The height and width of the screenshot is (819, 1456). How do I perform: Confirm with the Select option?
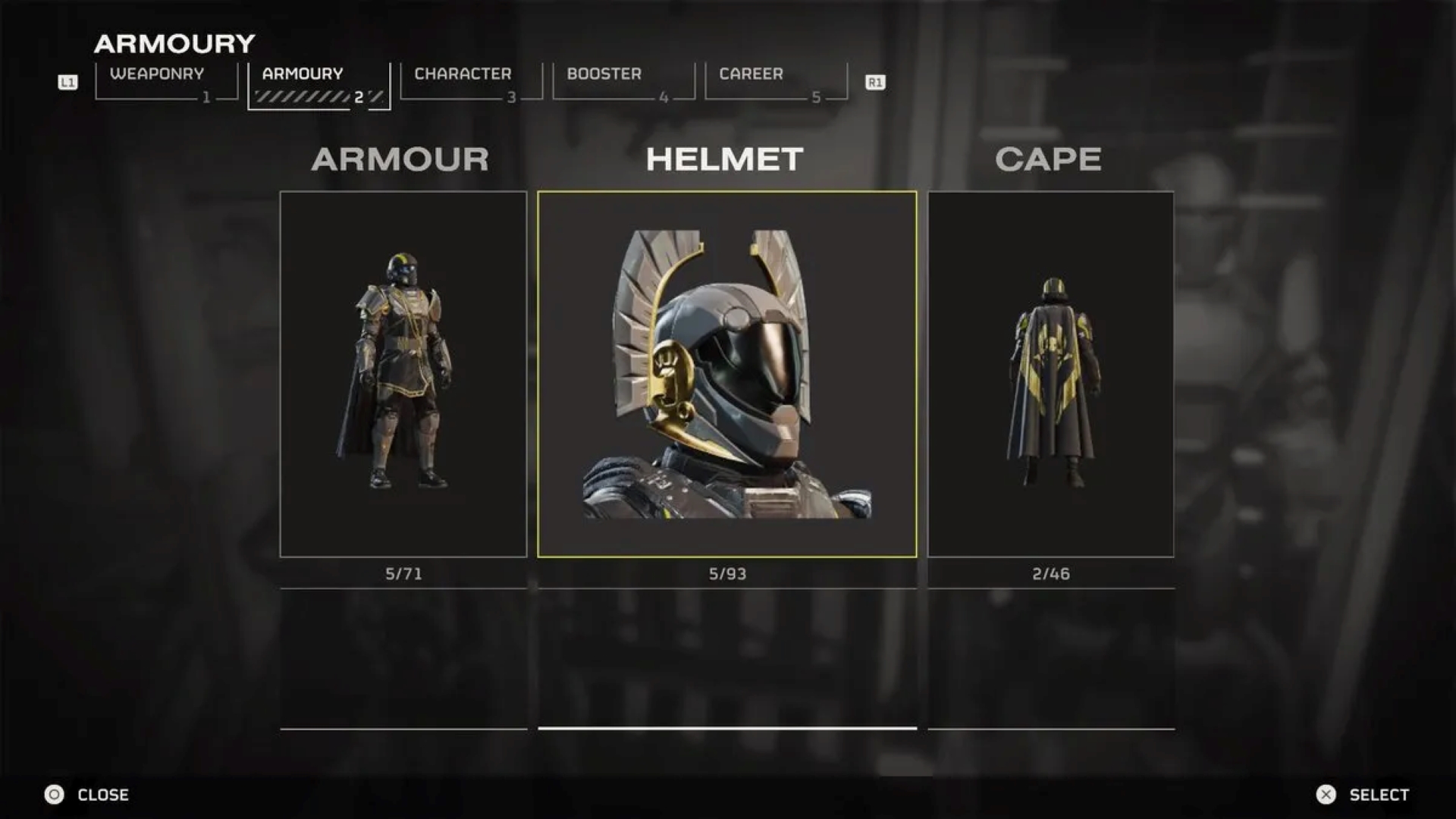point(1363,794)
